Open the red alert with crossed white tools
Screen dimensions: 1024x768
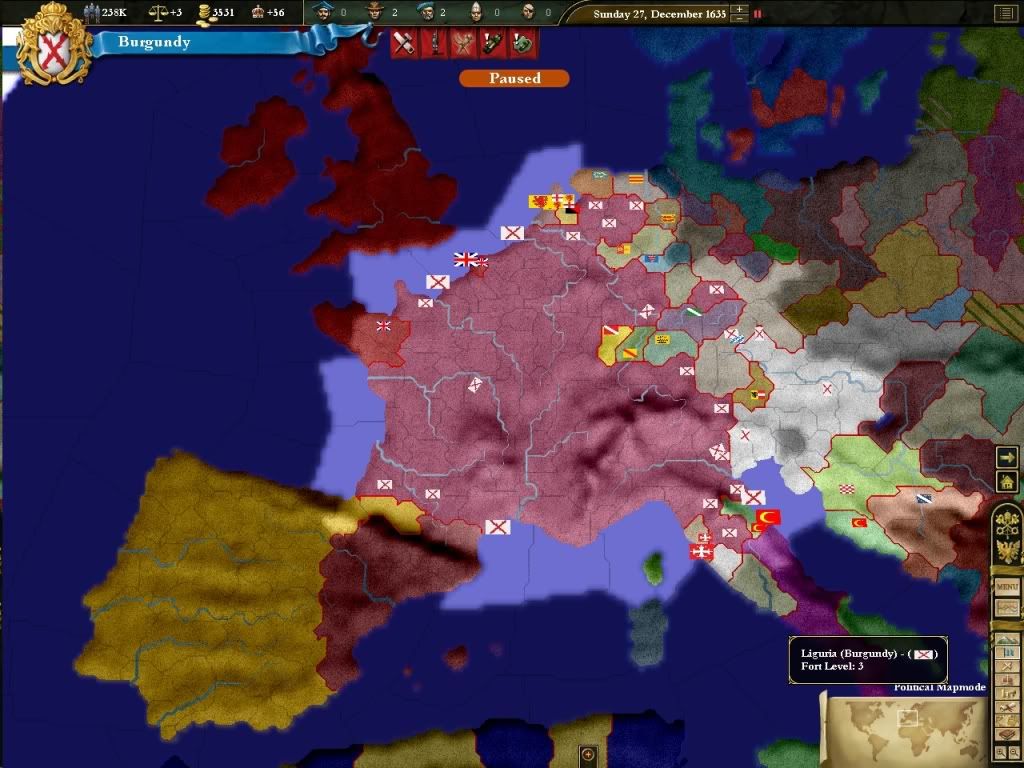point(404,43)
